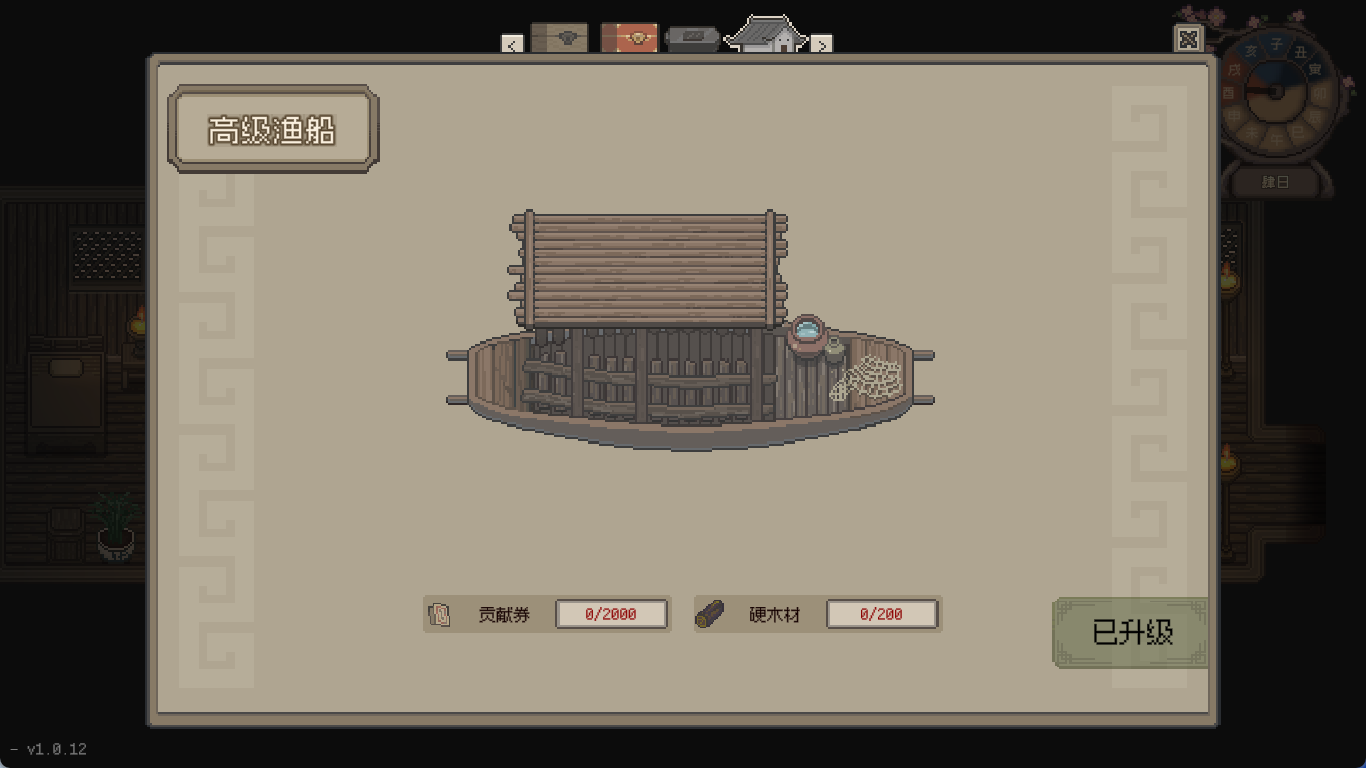Click the 贡献券 paper ticket icon
Screen dimensions: 1366x768
click(x=438, y=613)
